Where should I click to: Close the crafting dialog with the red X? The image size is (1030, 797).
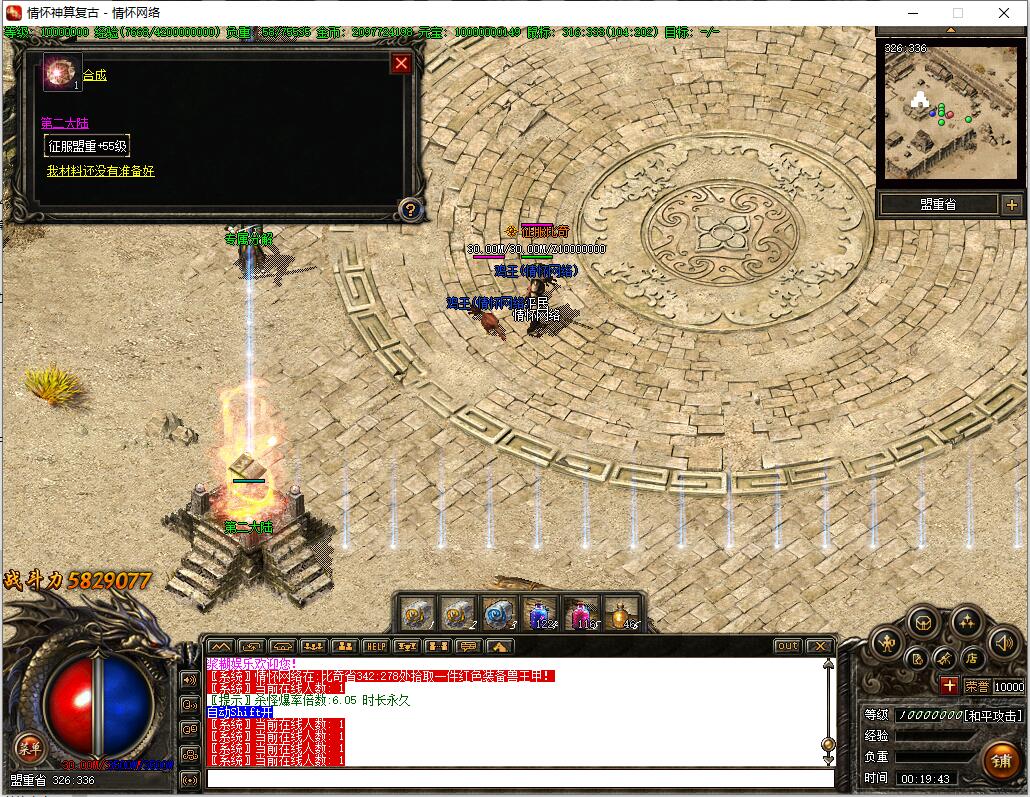(x=401, y=64)
